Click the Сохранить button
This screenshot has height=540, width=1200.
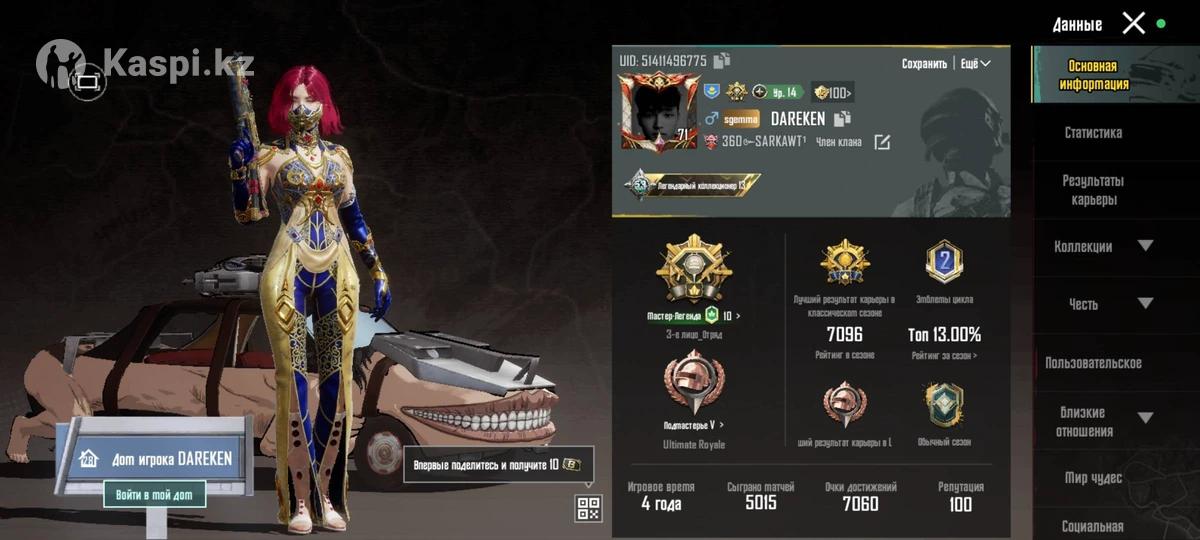923,63
